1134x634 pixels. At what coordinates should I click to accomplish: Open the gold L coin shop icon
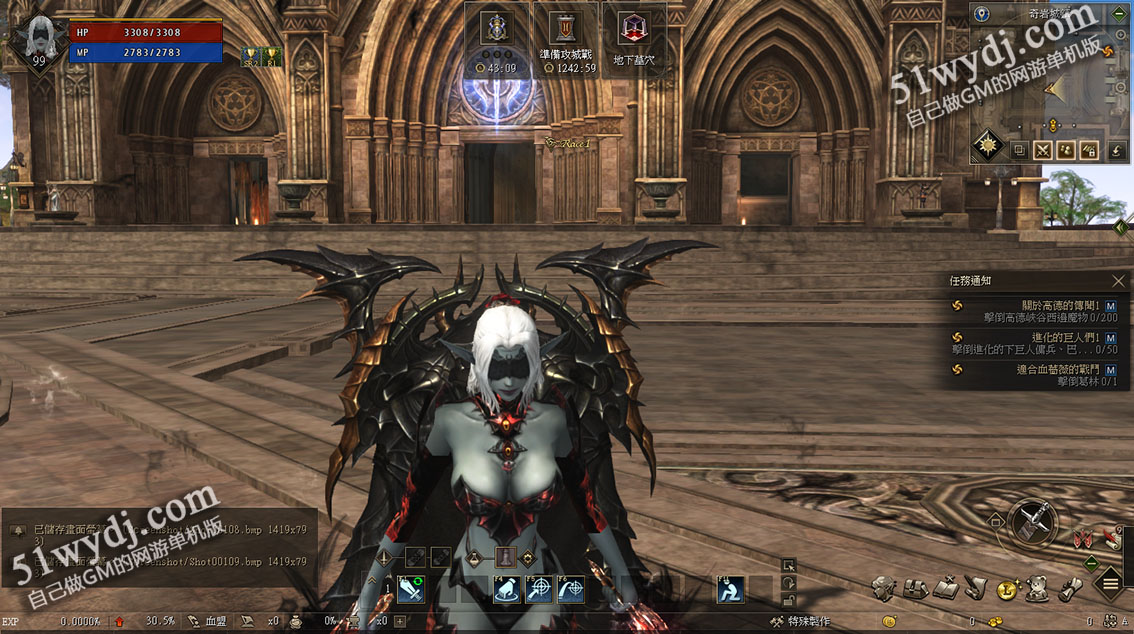(1007, 589)
